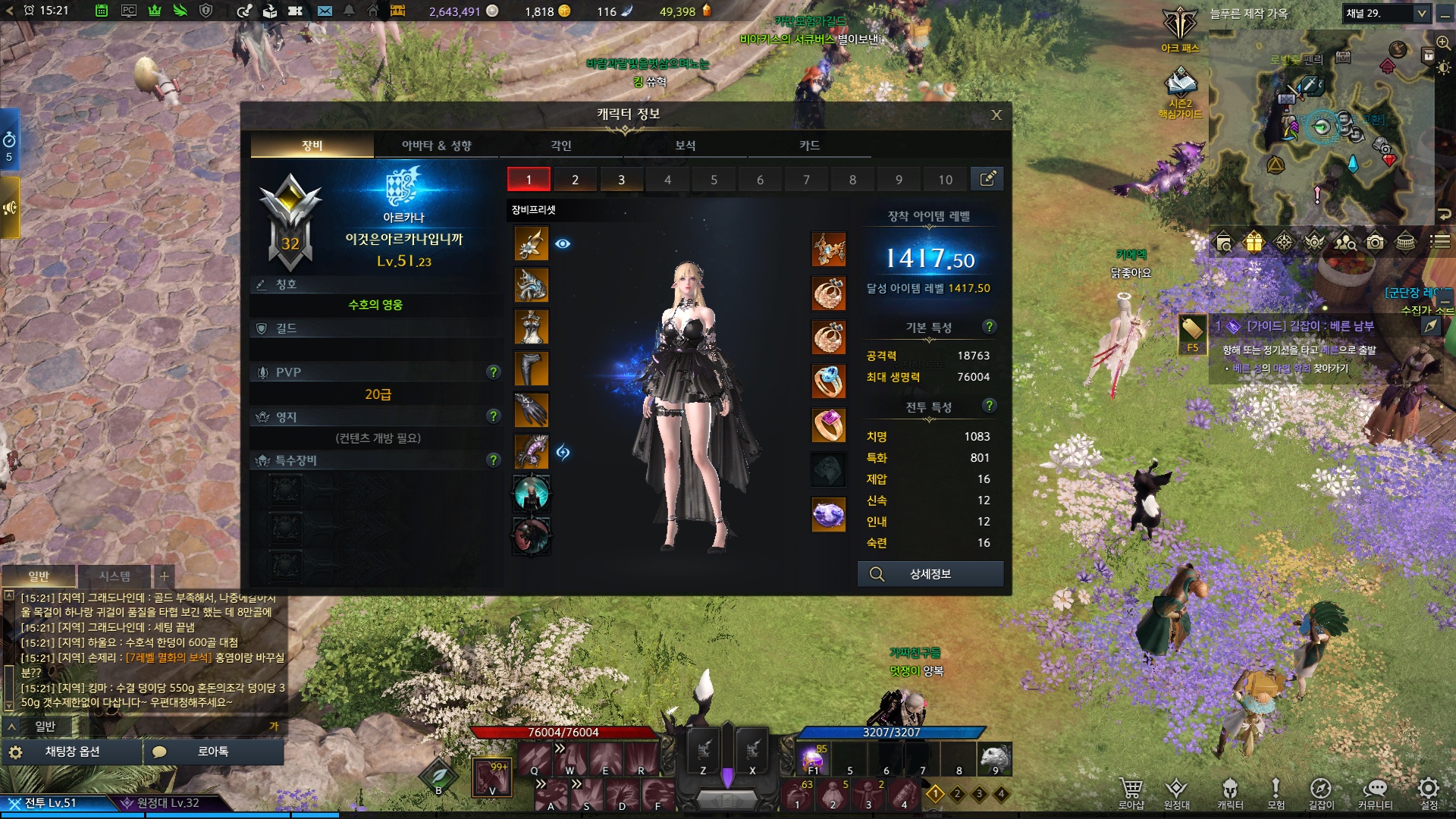Switch to the 아바타 & 성향 tab
The width and height of the screenshot is (1456, 819).
click(436, 146)
